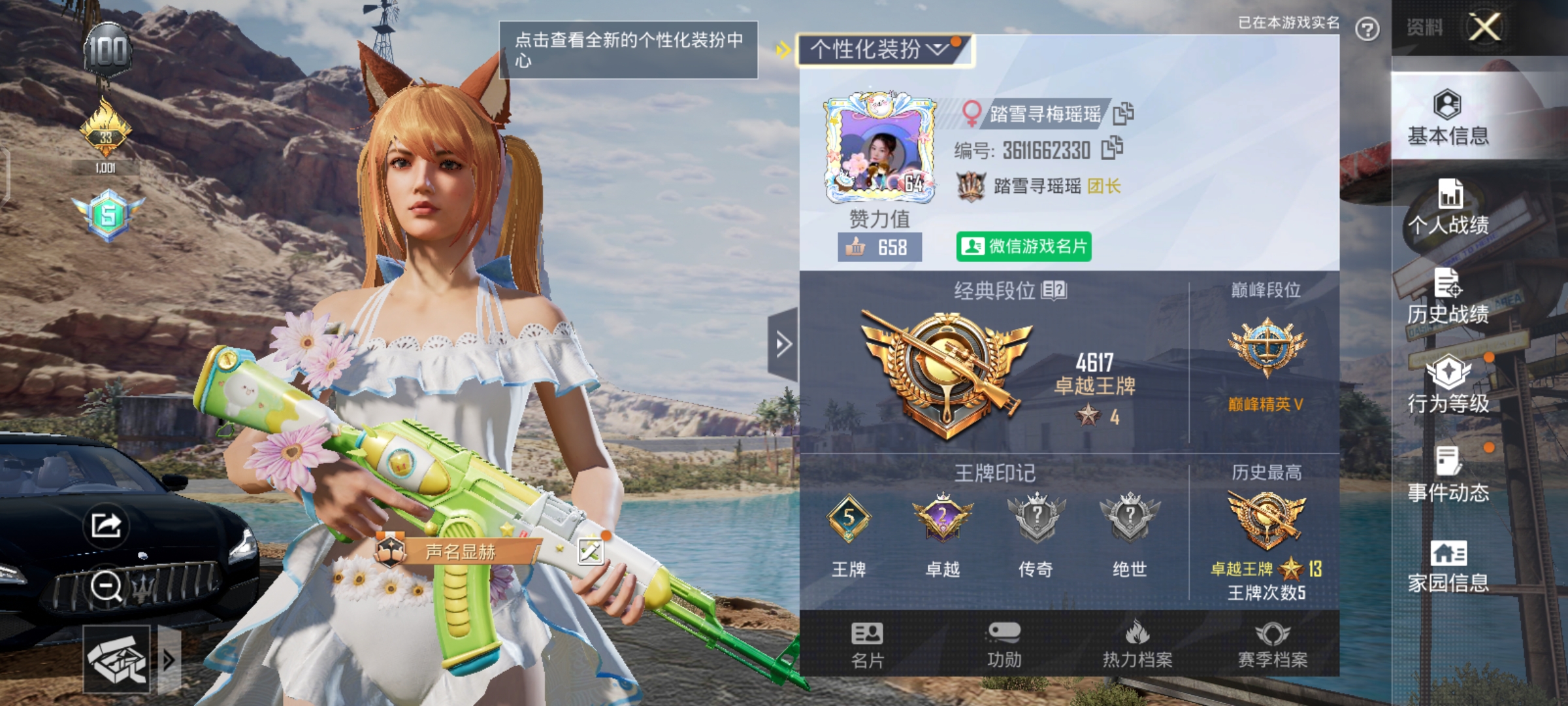View the 历史战绩 tab

(x=1448, y=296)
